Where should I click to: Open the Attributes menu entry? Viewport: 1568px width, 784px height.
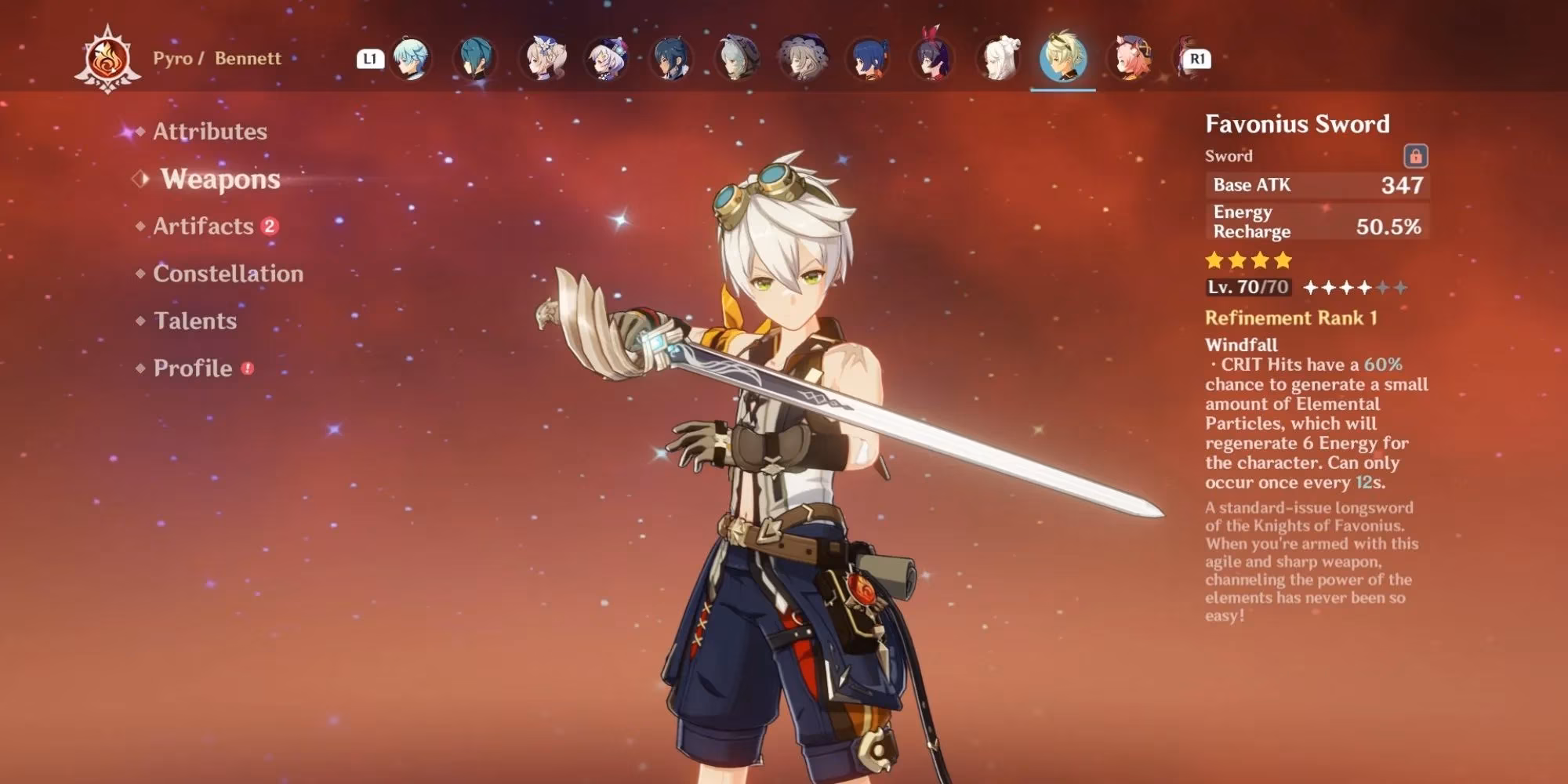click(209, 132)
